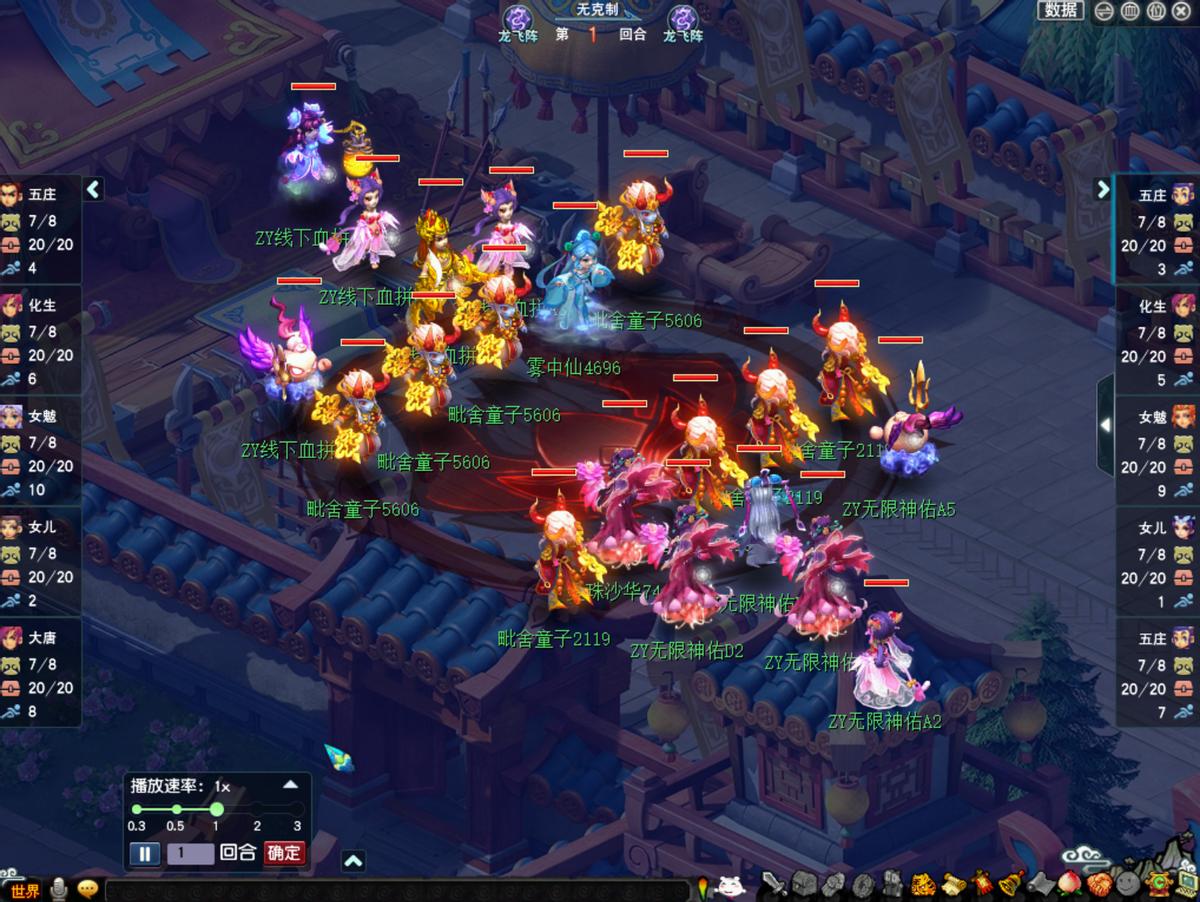The width and height of the screenshot is (1200, 902).
Task: Close the battle replay with the X button
Action: pyautogui.click(x=1183, y=11)
